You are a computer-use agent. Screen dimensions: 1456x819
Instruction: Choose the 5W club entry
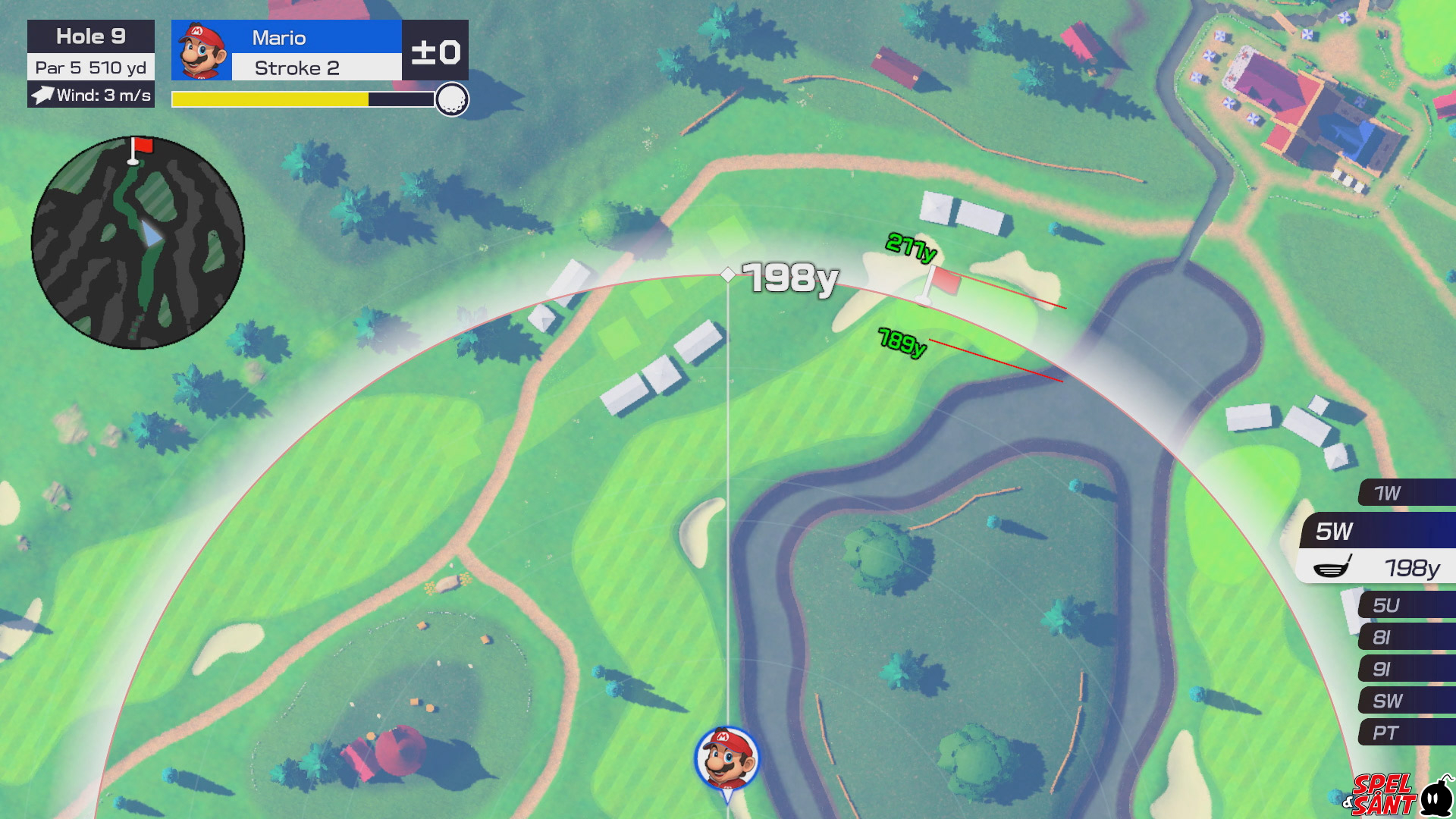[x=1376, y=532]
